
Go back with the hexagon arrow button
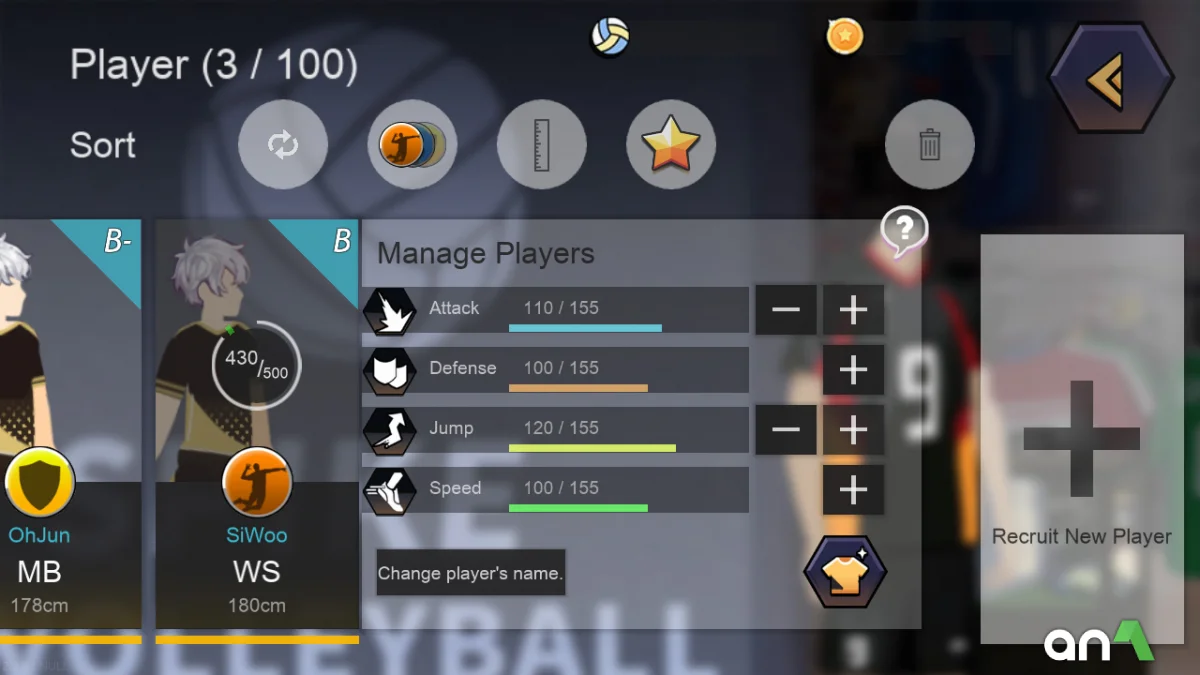(1110, 79)
